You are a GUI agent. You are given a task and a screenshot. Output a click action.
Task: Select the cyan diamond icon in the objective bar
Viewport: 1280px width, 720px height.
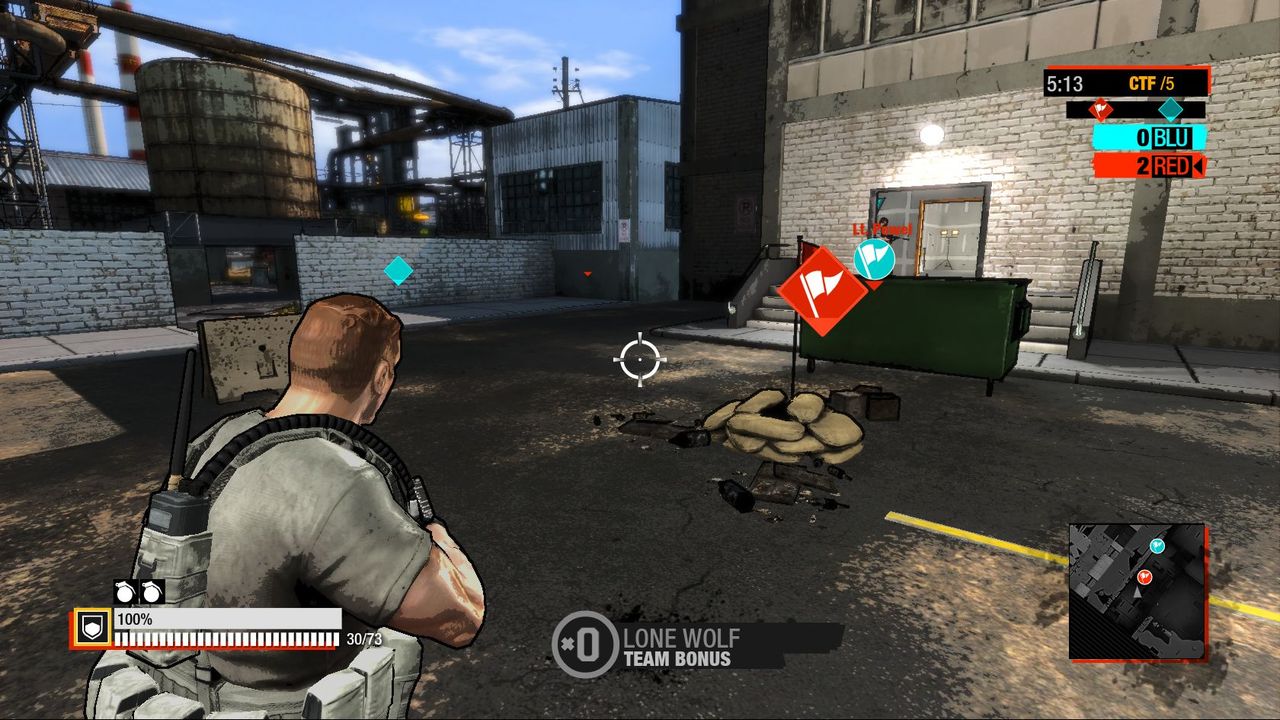1170,110
